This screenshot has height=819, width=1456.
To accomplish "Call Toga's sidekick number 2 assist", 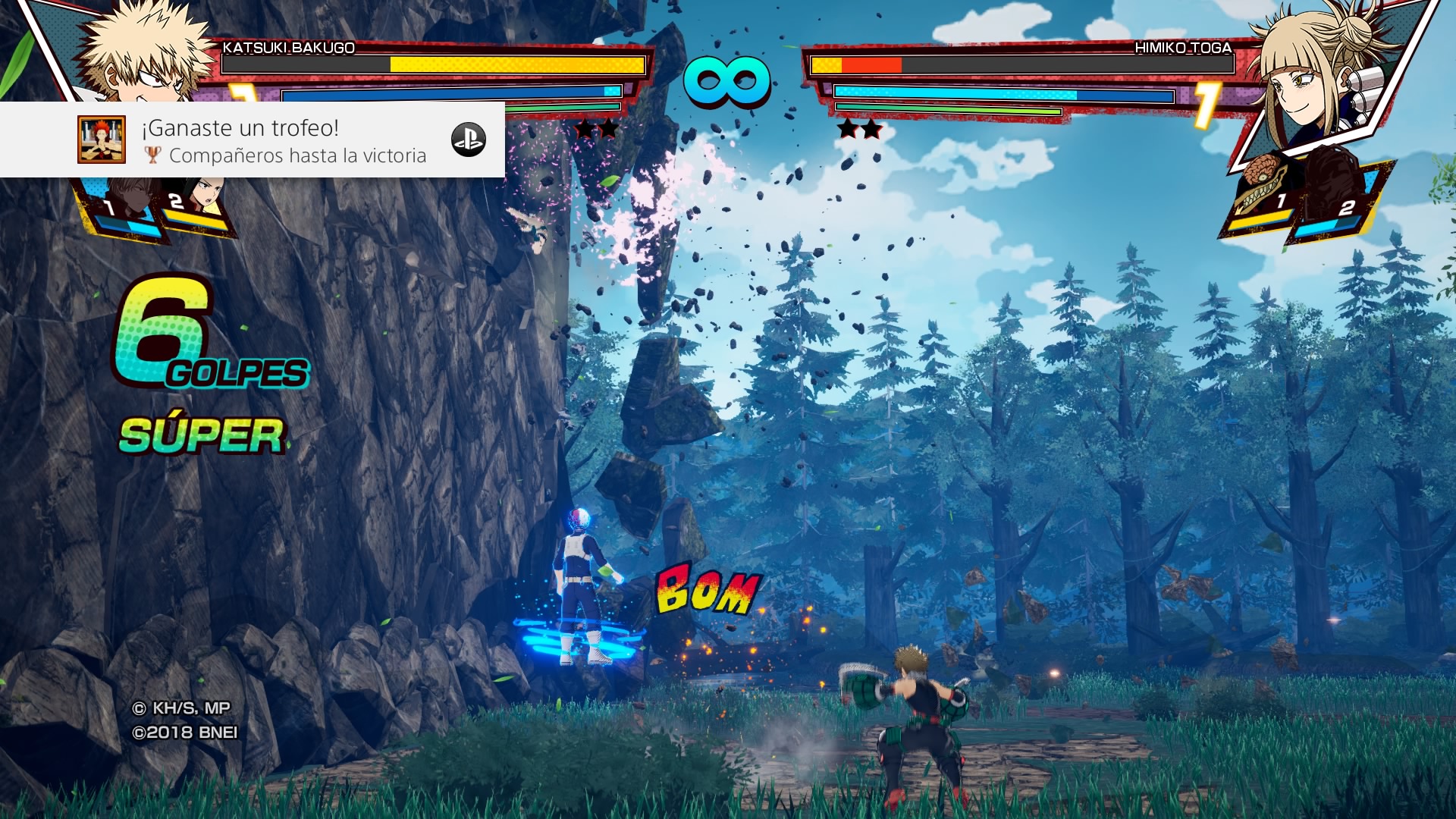I will pos(1338,201).
